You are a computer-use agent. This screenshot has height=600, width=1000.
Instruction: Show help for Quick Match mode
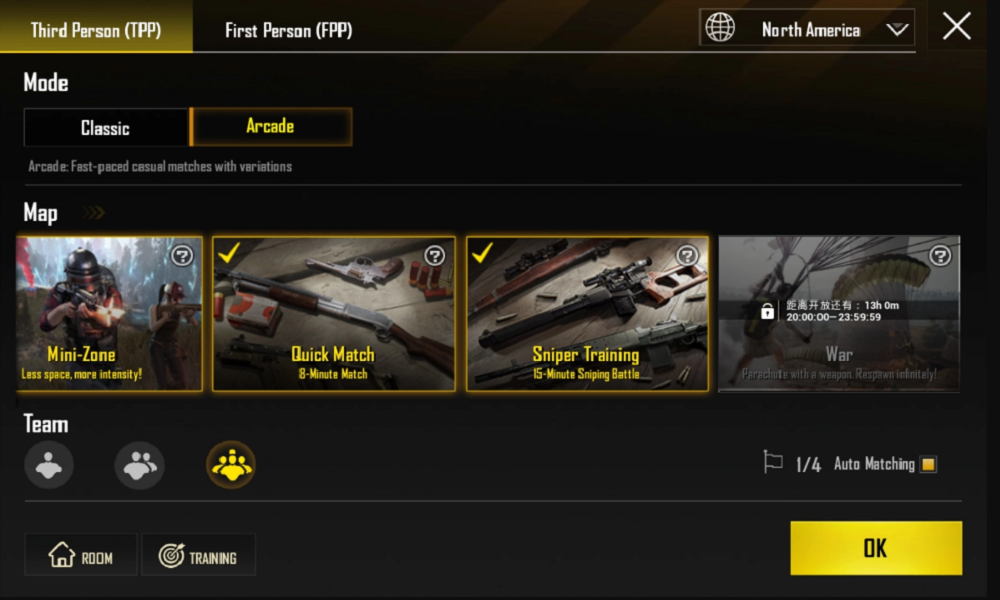(435, 256)
